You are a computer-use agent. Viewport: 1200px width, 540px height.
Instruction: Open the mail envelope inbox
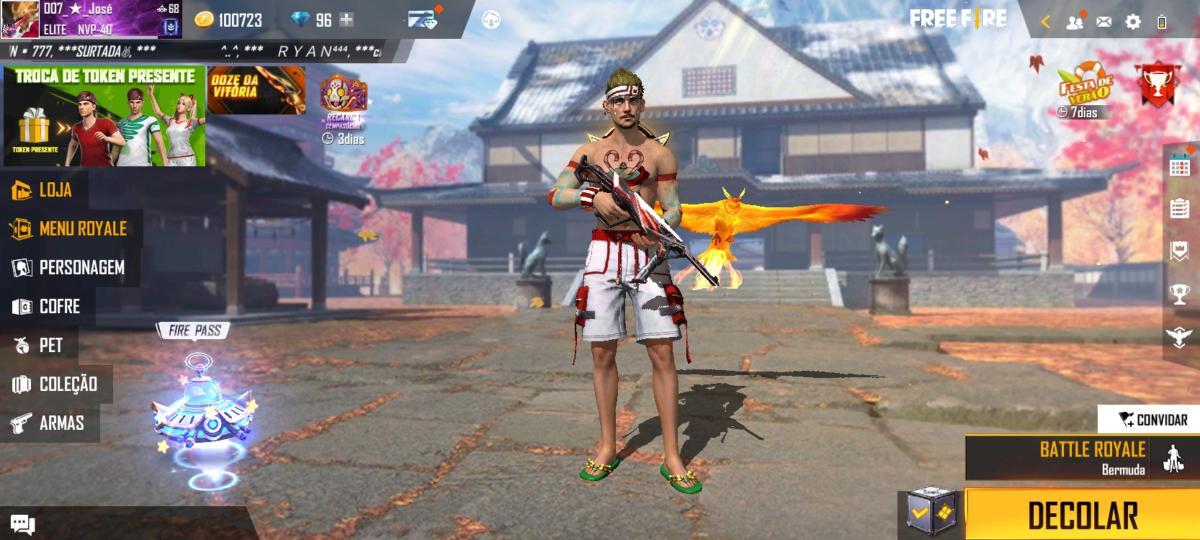click(1104, 21)
